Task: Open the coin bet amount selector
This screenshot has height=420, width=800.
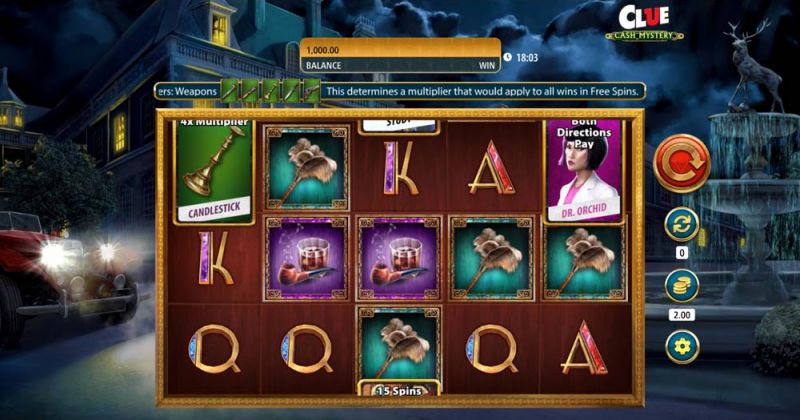Action: click(682, 286)
